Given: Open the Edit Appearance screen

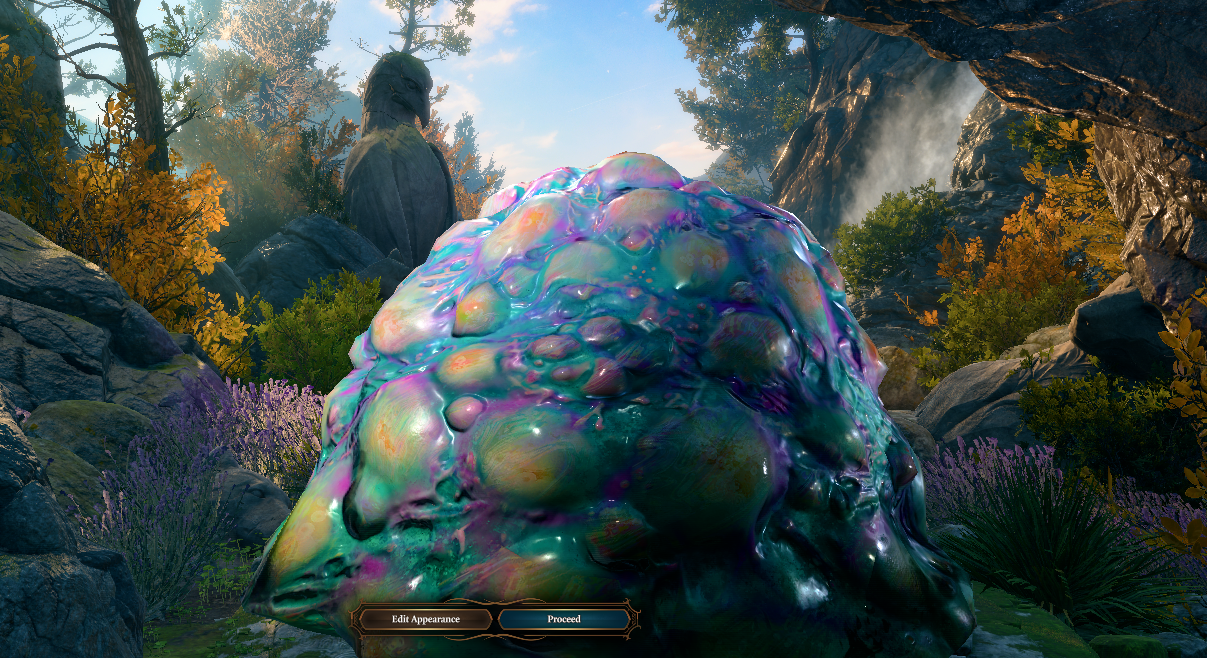Looking at the screenshot, I should pyautogui.click(x=426, y=619).
